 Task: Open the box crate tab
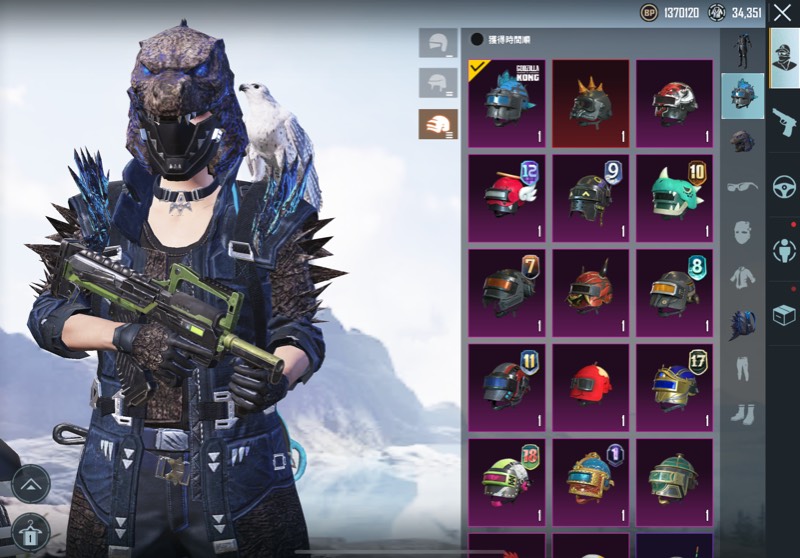pyautogui.click(x=783, y=316)
